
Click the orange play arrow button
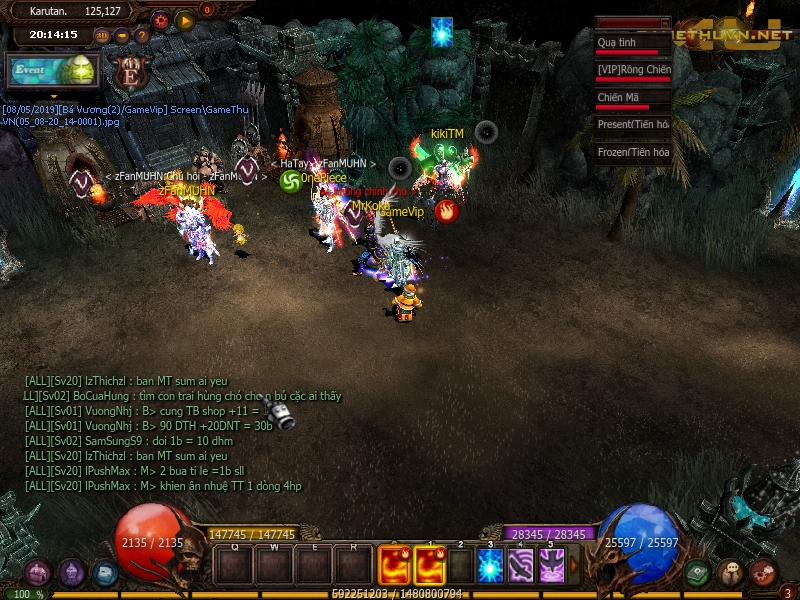click(184, 19)
